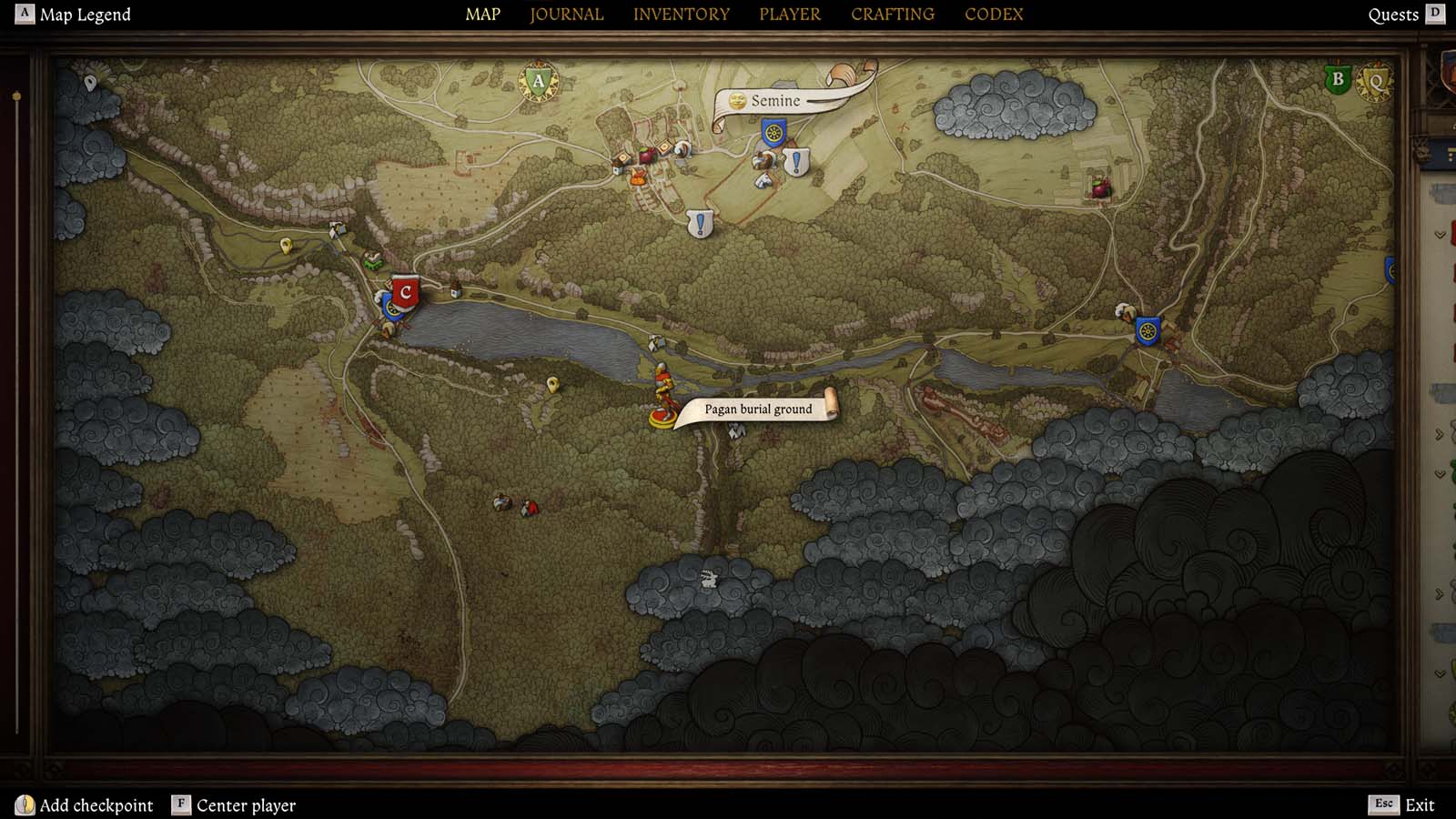Select the horse head trader icon near Semine
The height and width of the screenshot is (819, 1456).
pos(763,180)
